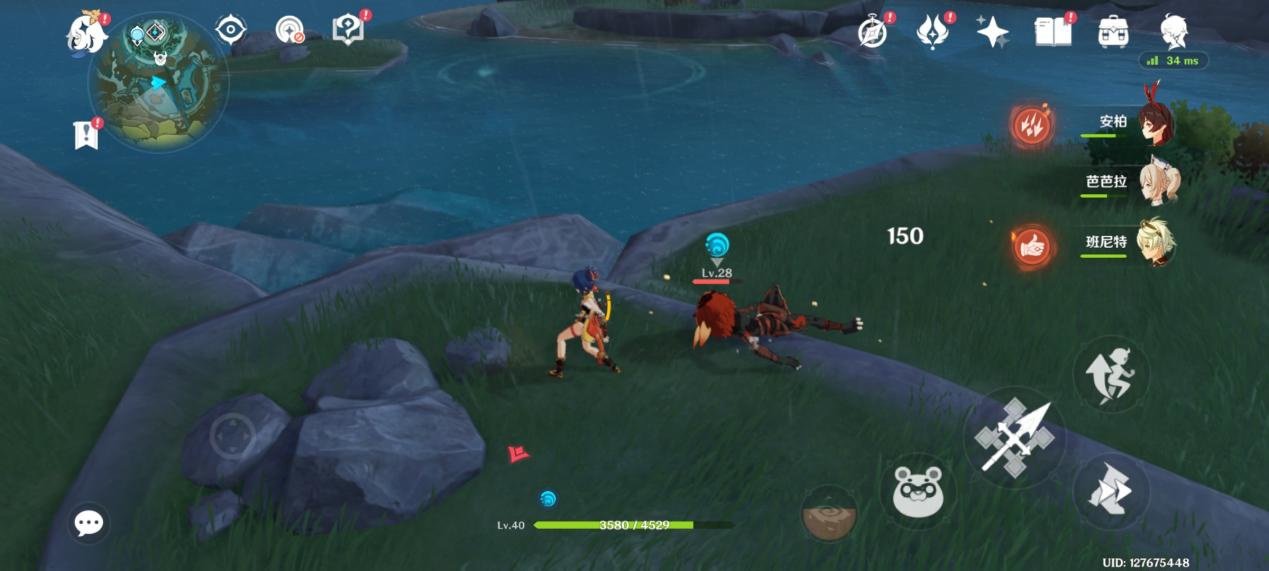Open the chat speech bubble

[x=89, y=522]
